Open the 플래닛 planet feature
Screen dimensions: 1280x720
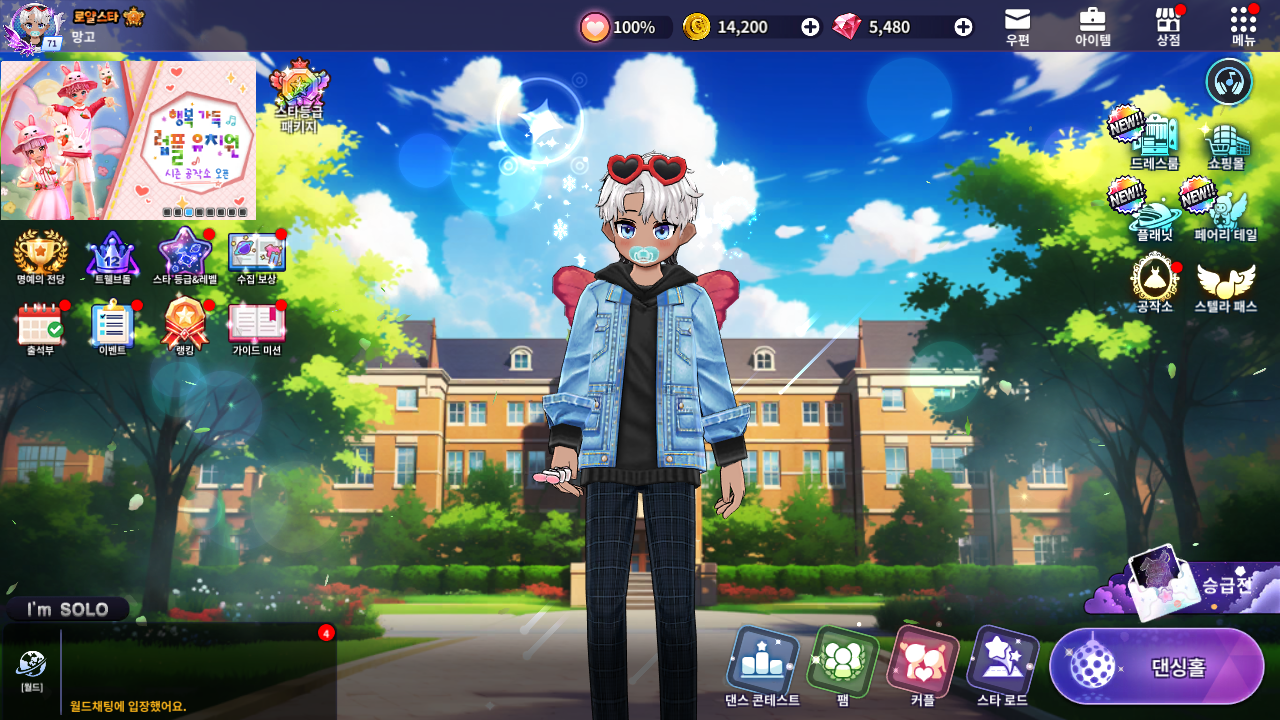(x=1155, y=213)
